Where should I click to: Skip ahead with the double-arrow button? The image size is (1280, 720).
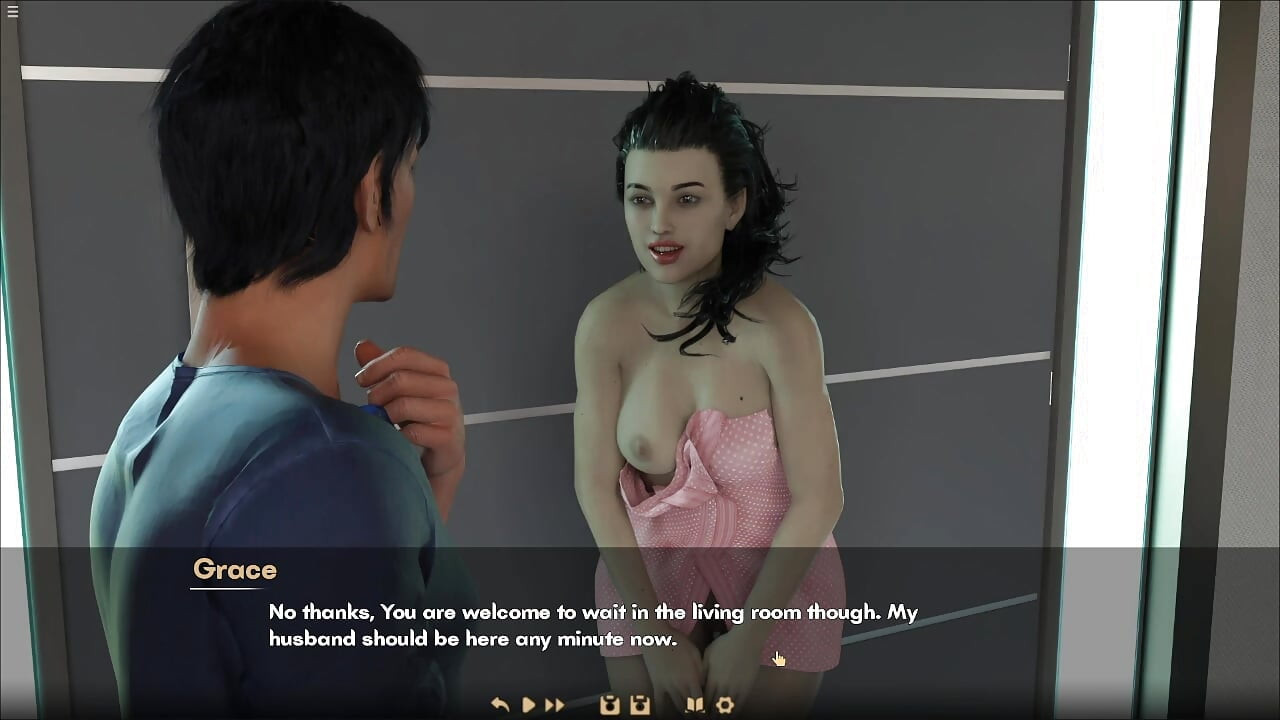pyautogui.click(x=555, y=705)
